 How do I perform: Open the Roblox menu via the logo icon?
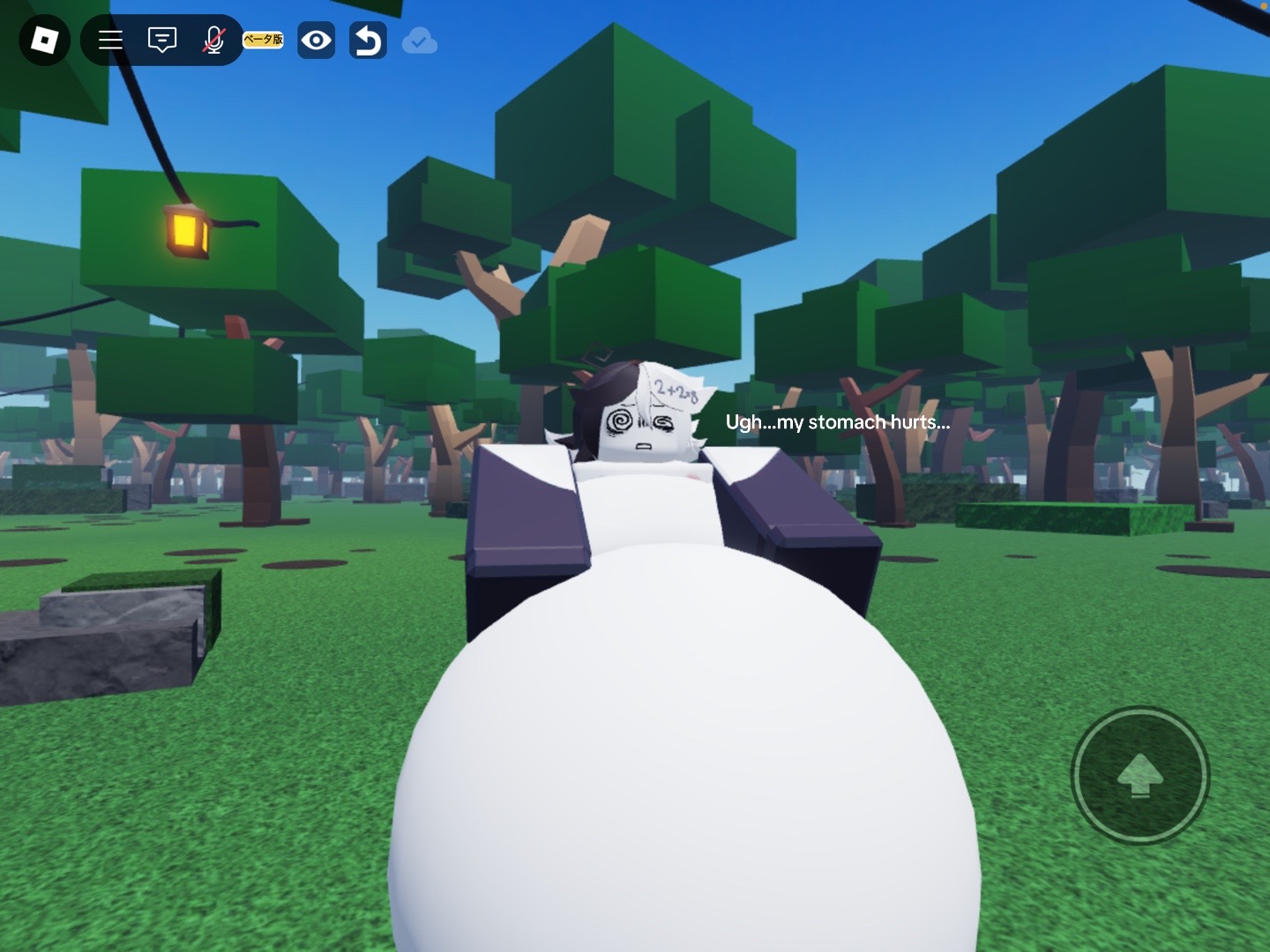[x=44, y=40]
